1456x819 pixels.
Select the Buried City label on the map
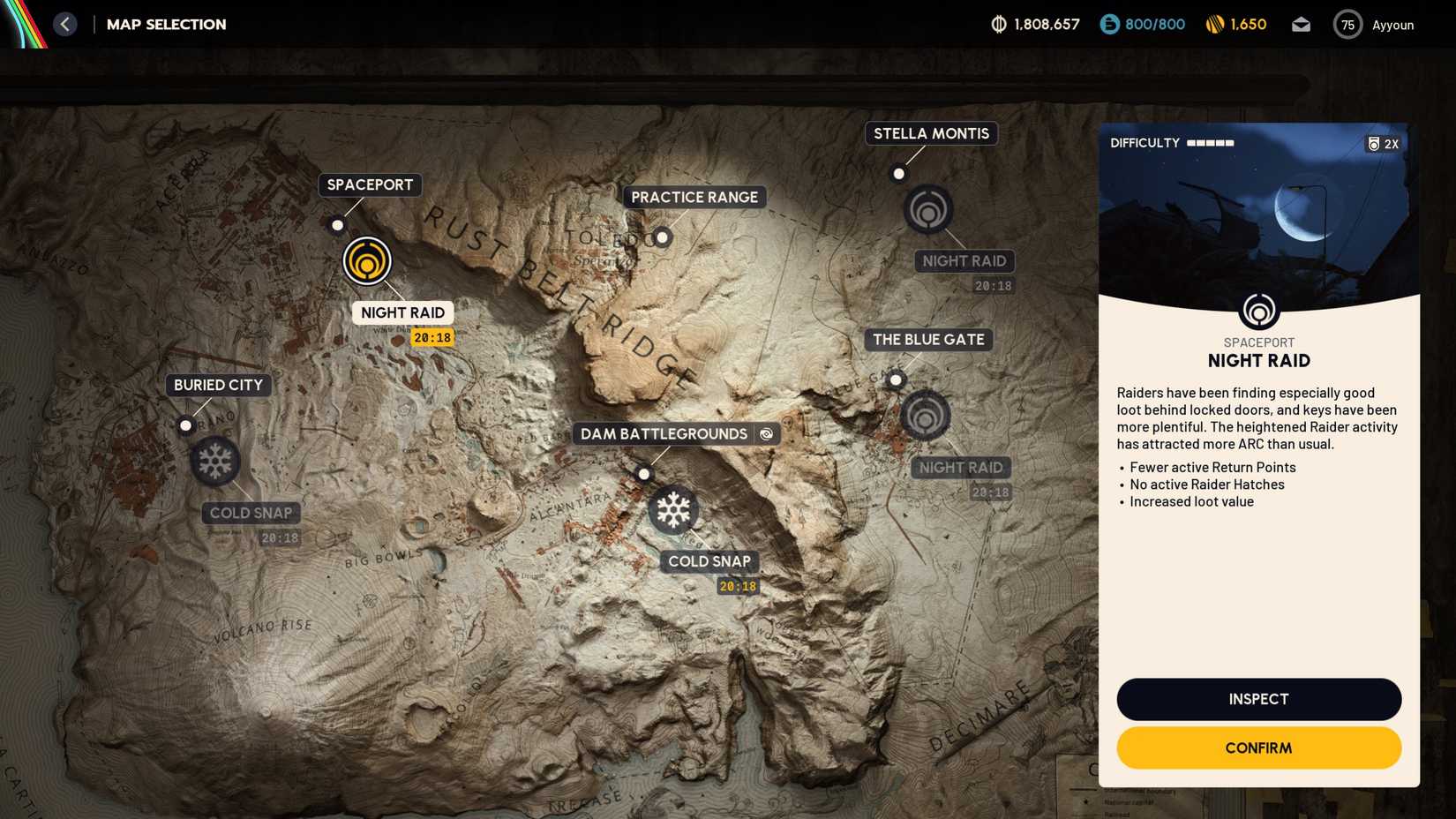tap(217, 385)
